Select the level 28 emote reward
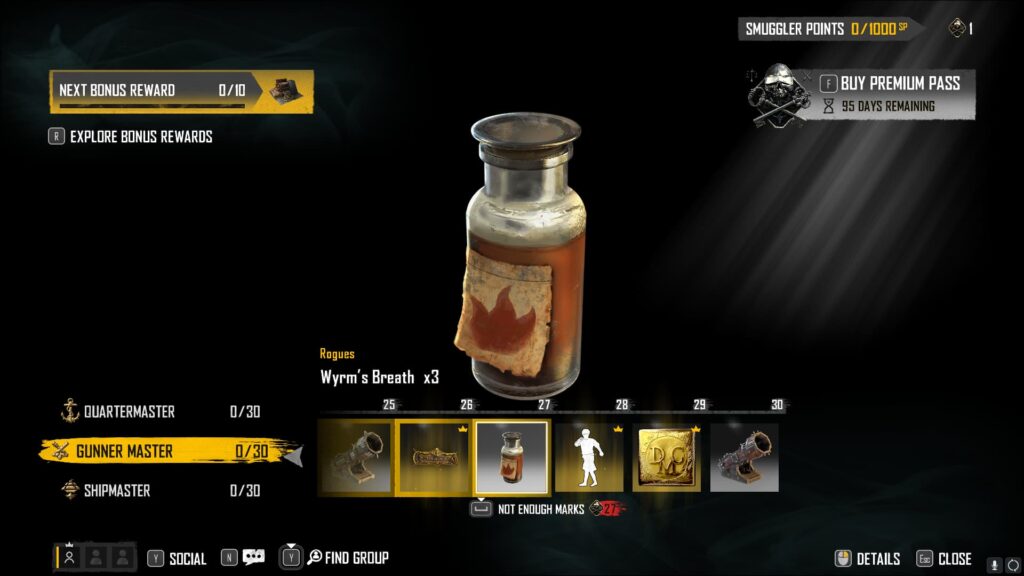 click(x=589, y=457)
